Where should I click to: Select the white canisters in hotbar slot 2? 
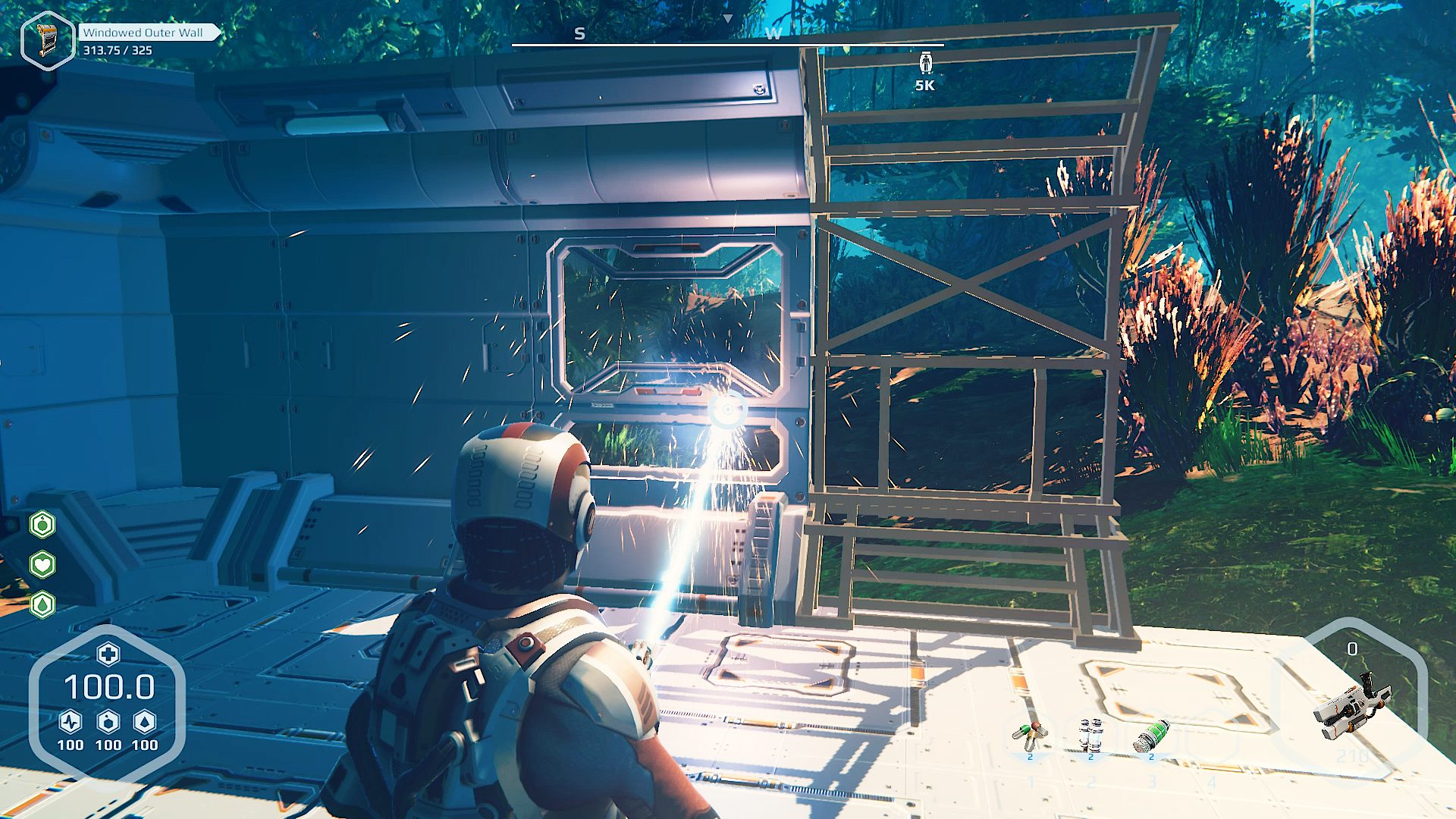click(x=1090, y=736)
